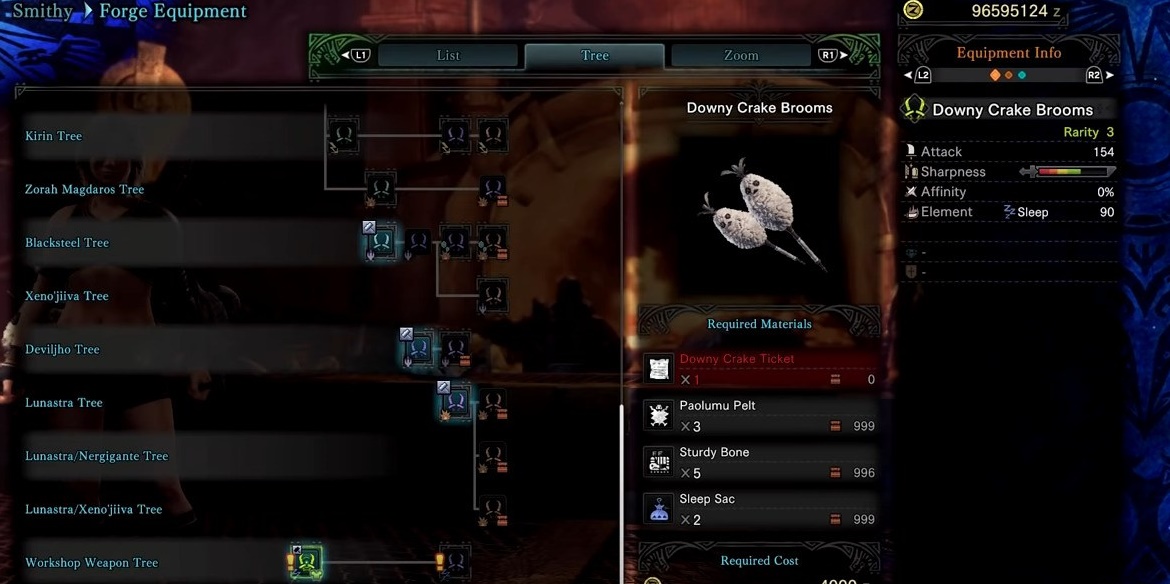Image resolution: width=1170 pixels, height=584 pixels.
Task: Select the Paolumu Pelt material row
Action: [x=760, y=416]
